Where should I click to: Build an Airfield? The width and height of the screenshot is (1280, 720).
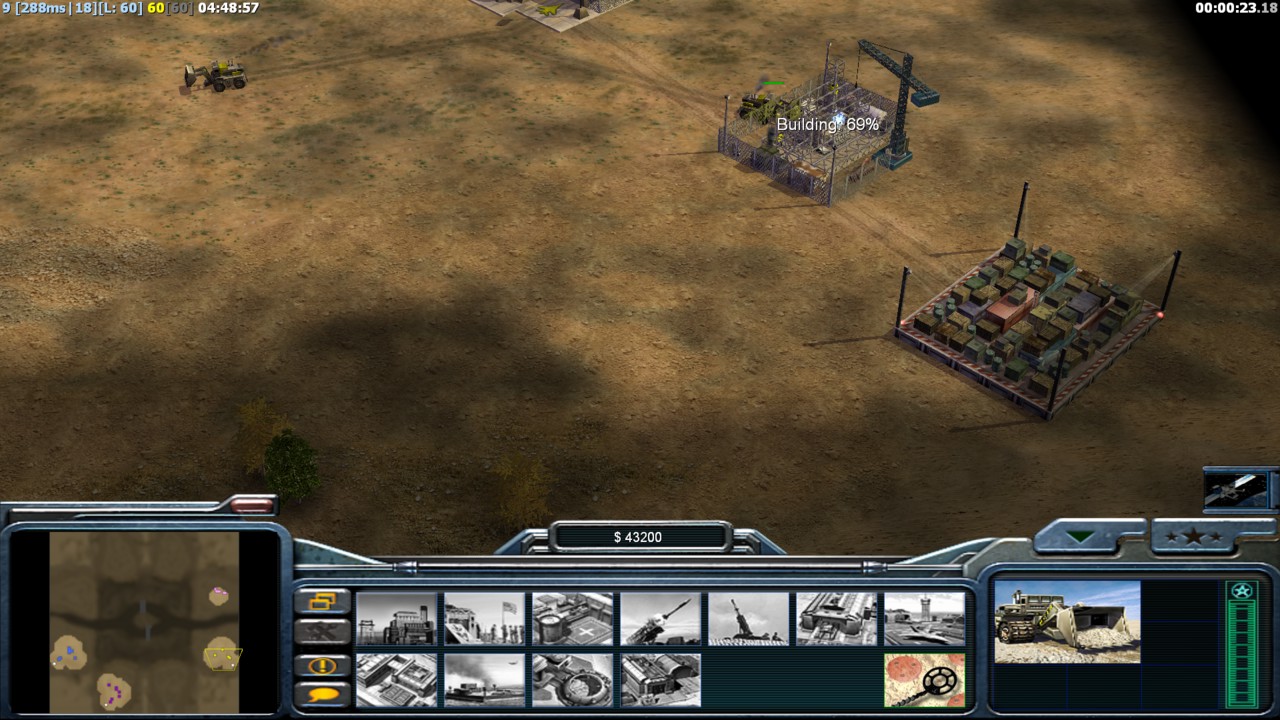point(924,619)
